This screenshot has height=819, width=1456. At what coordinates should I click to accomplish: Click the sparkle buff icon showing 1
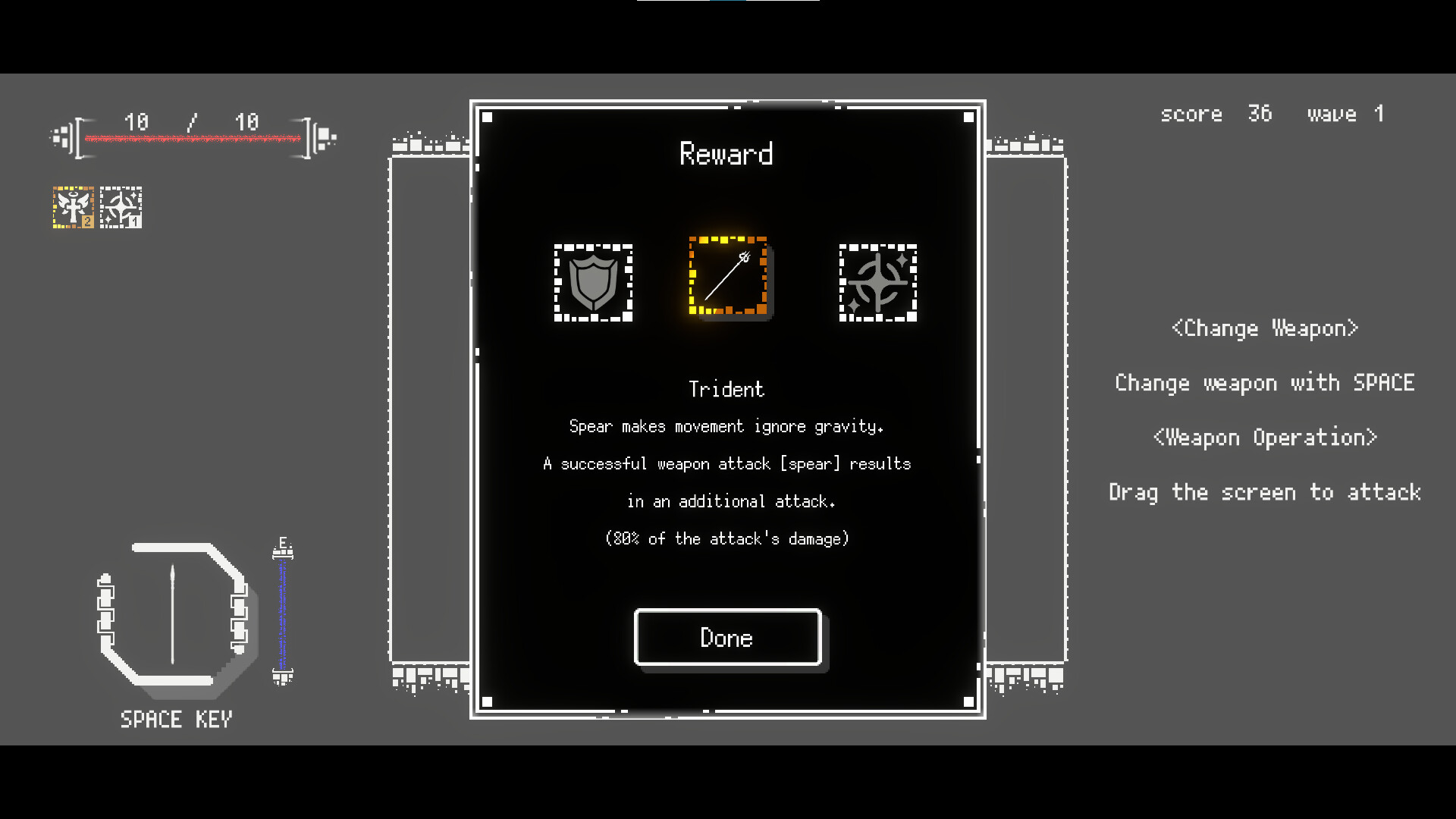pyautogui.click(x=121, y=206)
